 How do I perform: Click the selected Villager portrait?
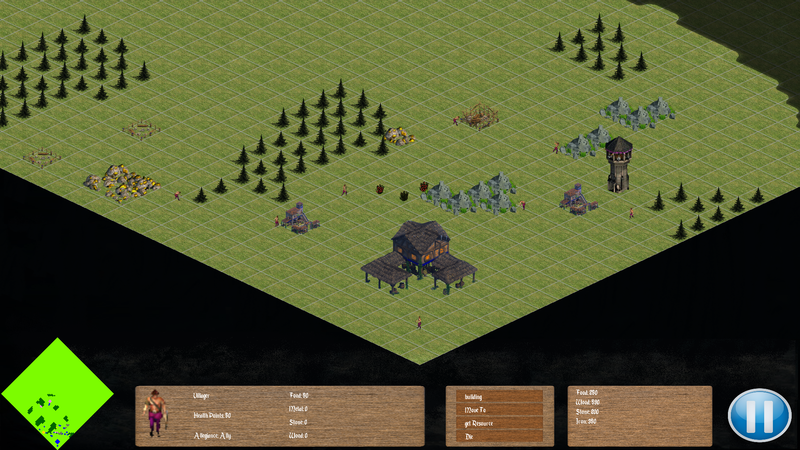click(155, 413)
